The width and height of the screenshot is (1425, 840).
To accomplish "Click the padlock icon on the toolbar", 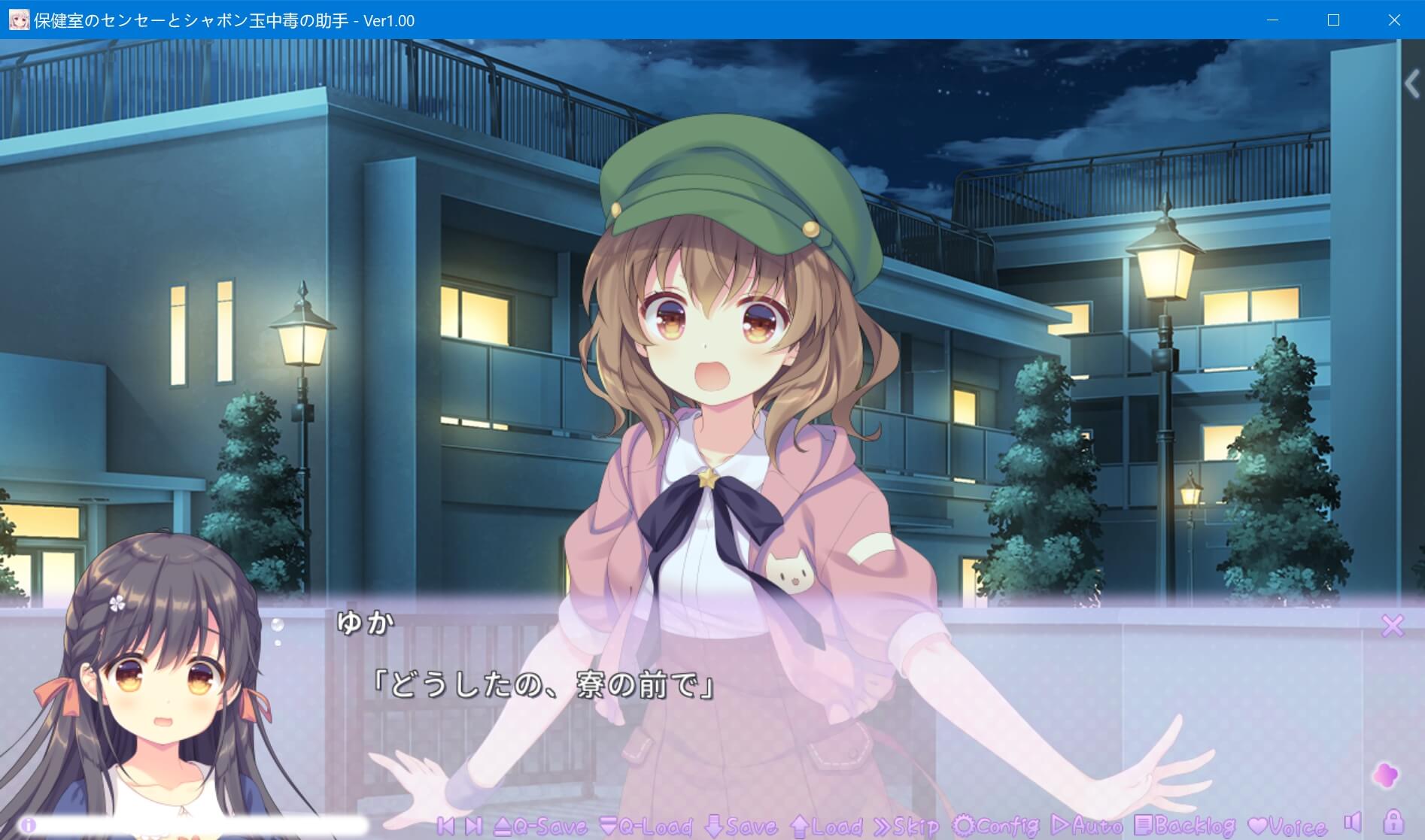I will coord(1393,821).
